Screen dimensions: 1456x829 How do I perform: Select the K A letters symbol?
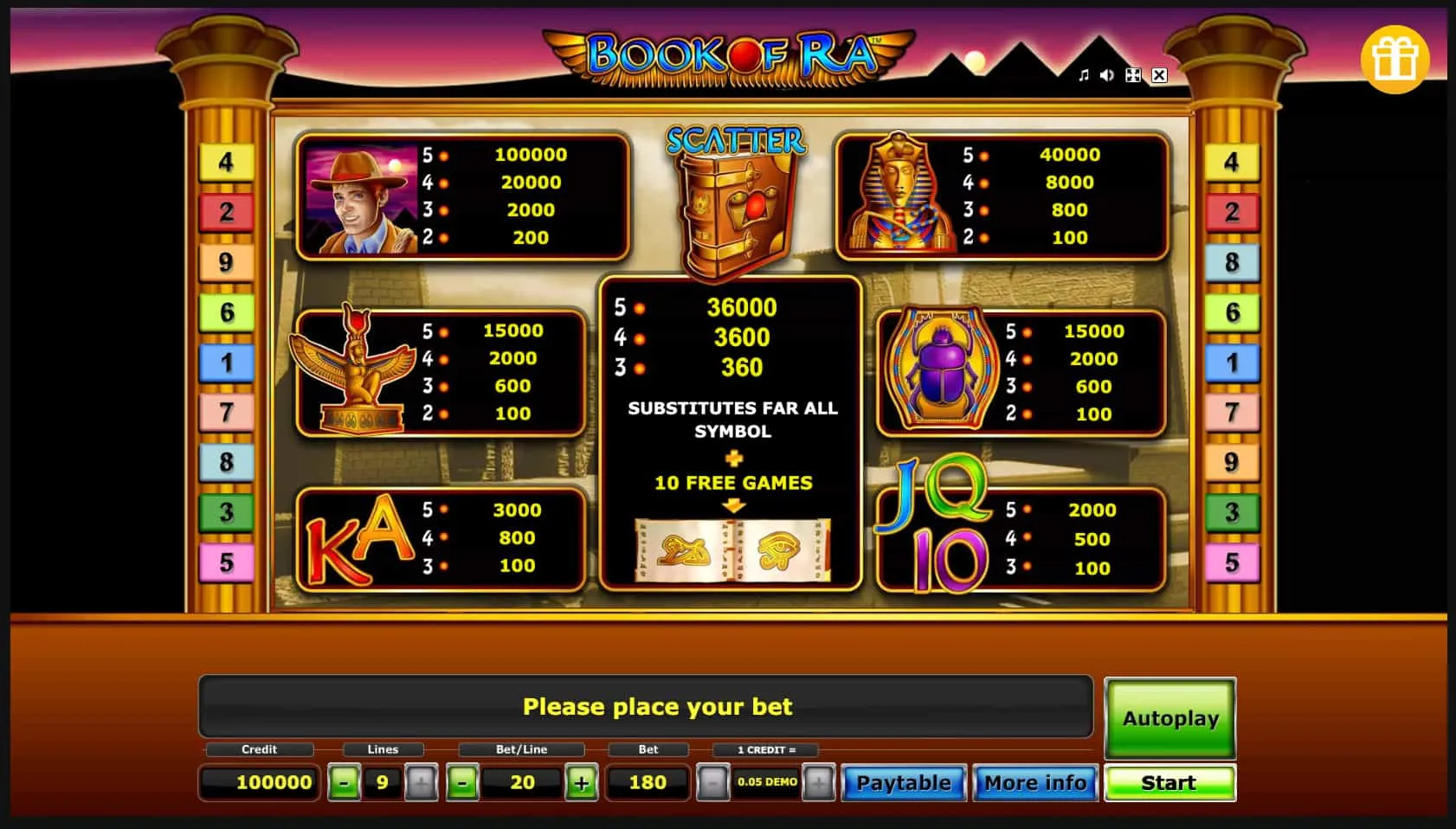[x=358, y=538]
